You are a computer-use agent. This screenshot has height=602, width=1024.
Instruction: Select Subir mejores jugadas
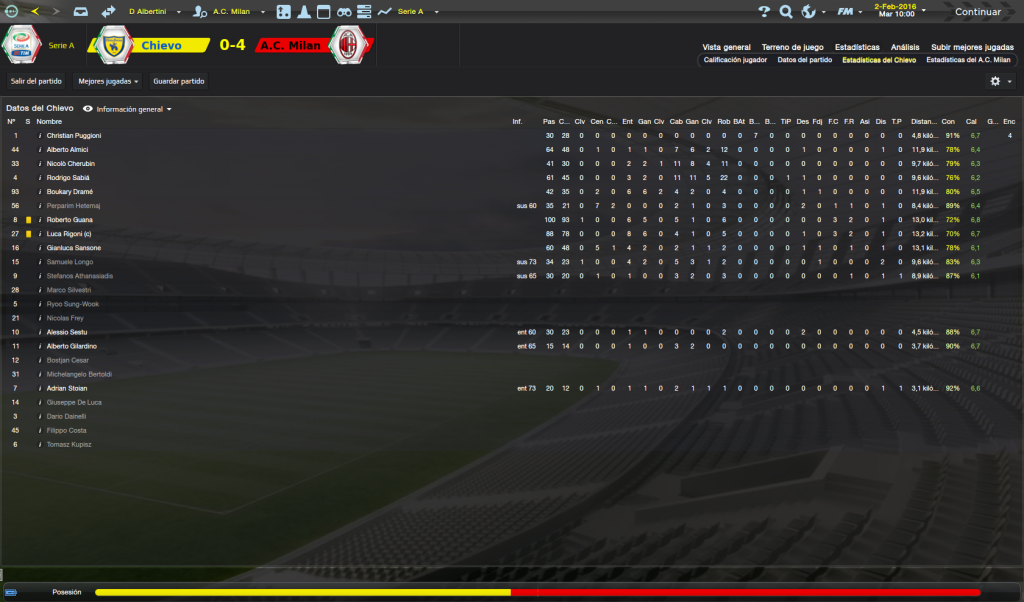click(x=971, y=47)
